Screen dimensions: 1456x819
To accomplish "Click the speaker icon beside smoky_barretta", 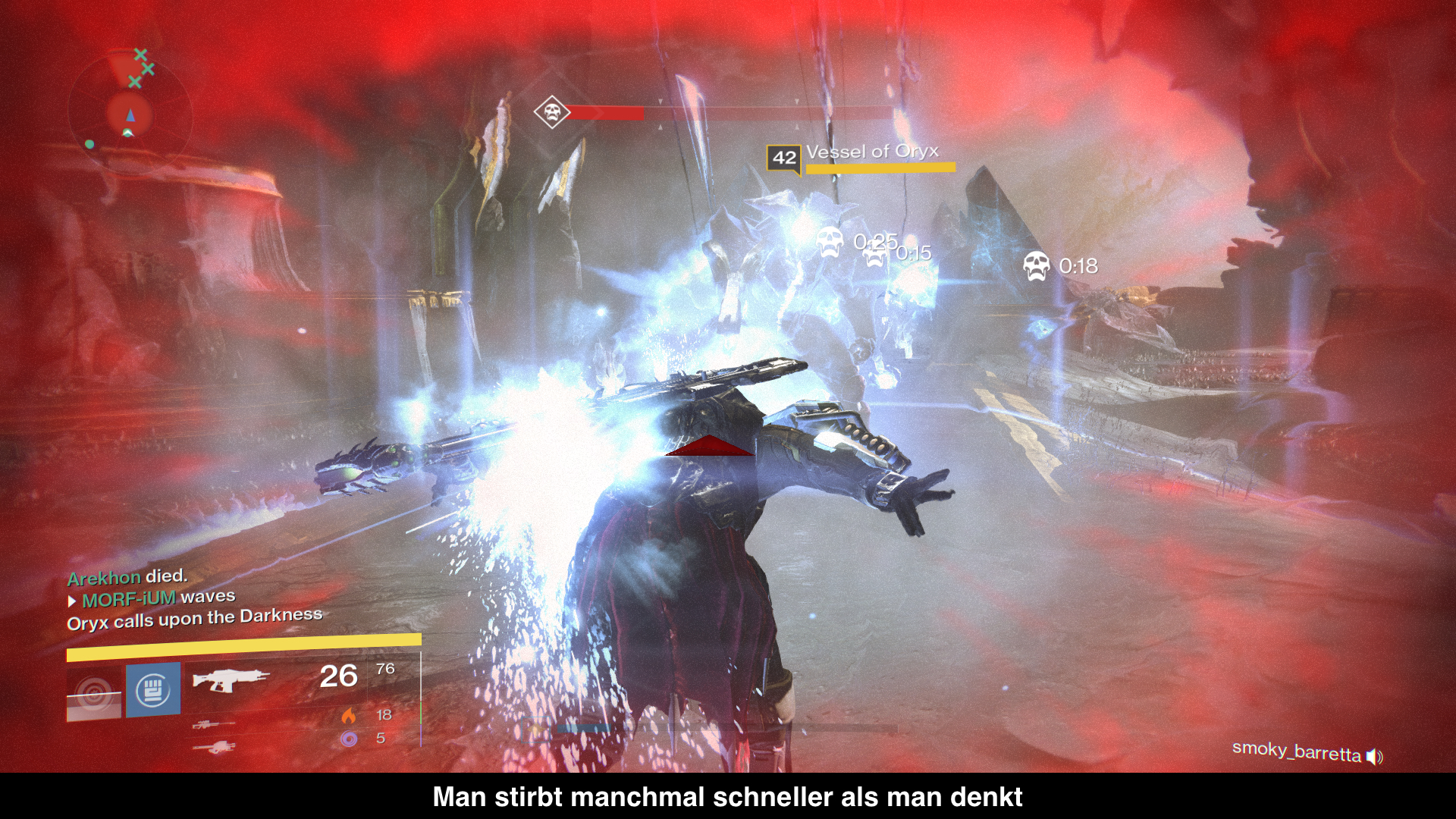I will [x=1374, y=756].
